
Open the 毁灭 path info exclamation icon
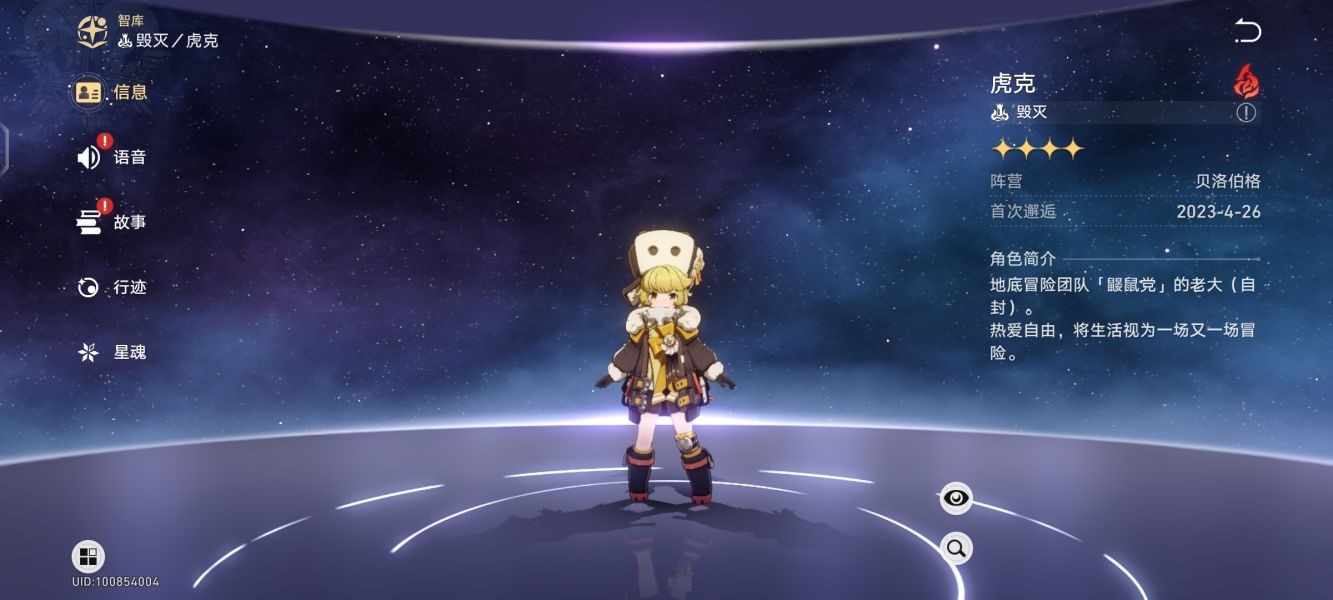[1245, 113]
